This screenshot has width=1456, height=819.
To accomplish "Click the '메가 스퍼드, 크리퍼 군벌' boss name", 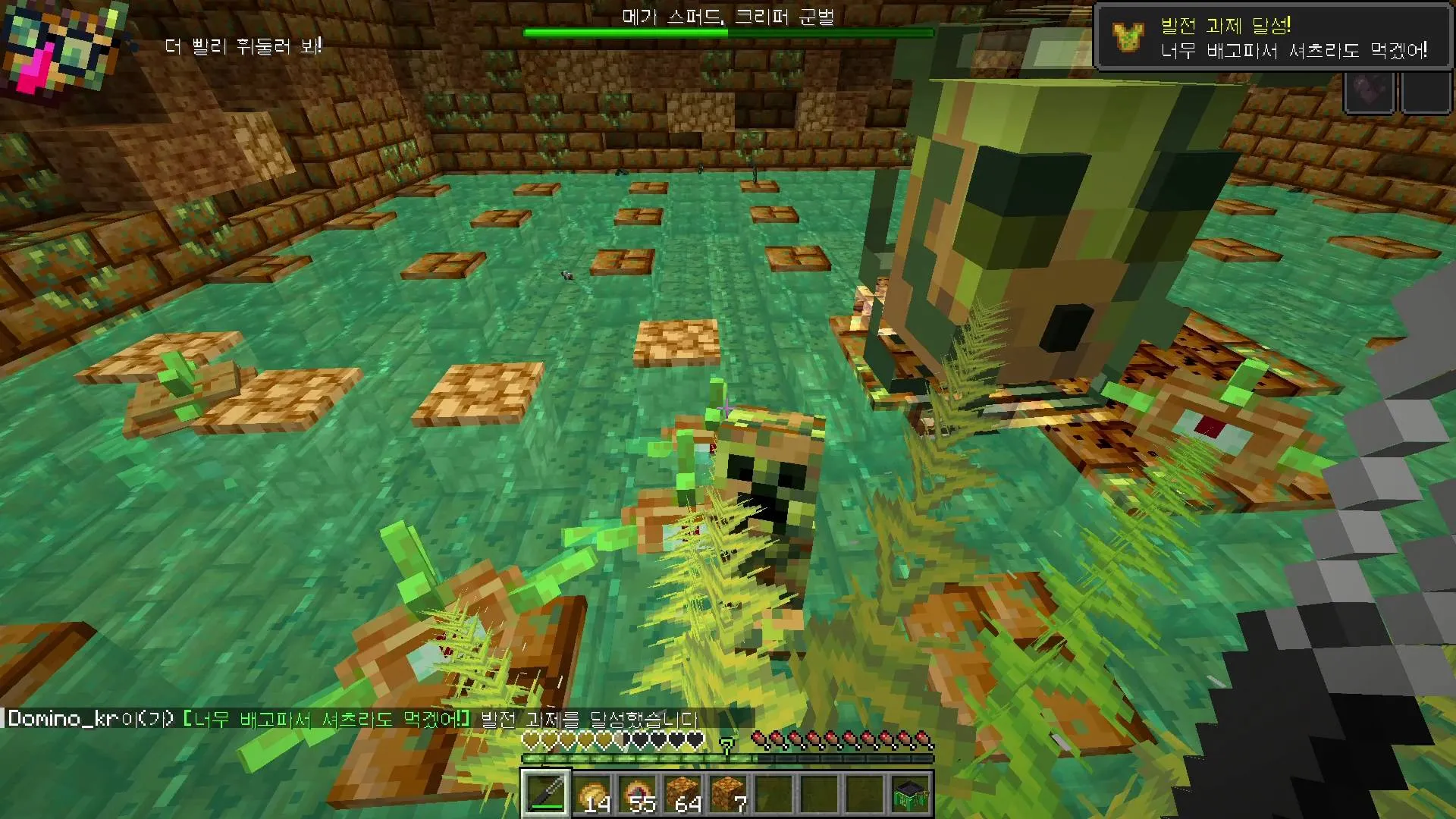I will click(727, 18).
